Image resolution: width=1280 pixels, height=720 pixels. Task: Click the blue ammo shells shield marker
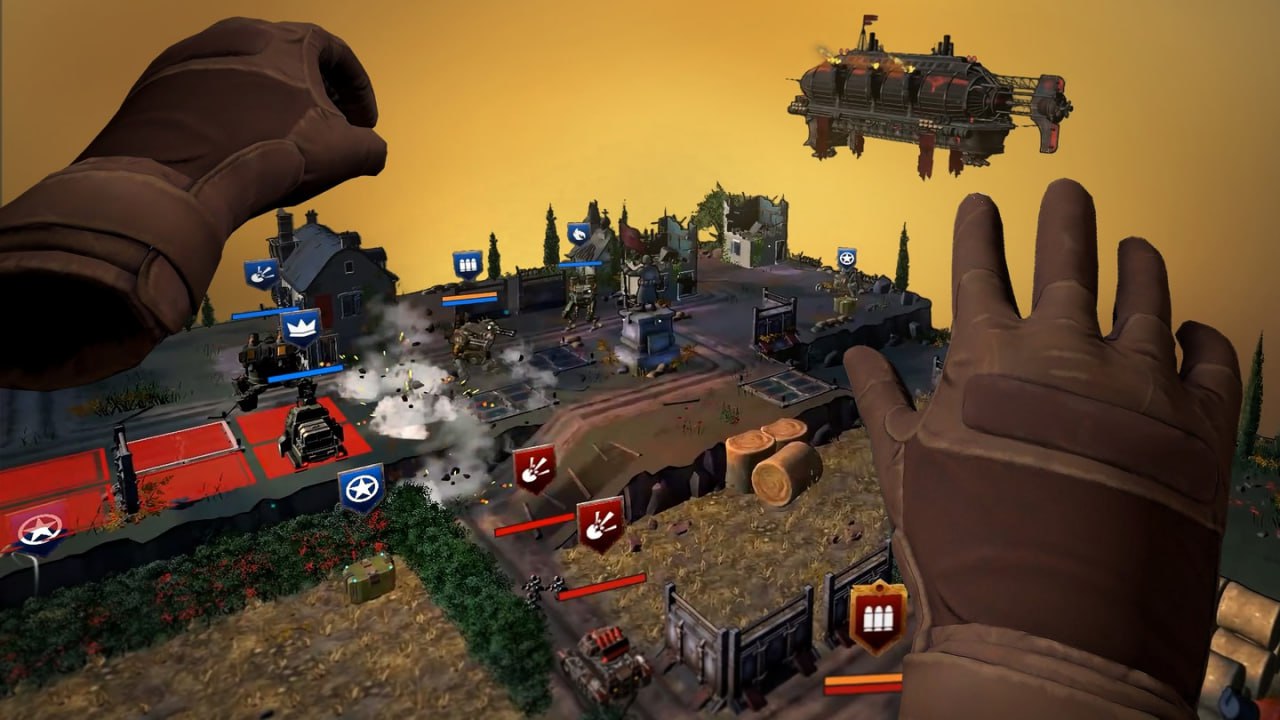467,264
